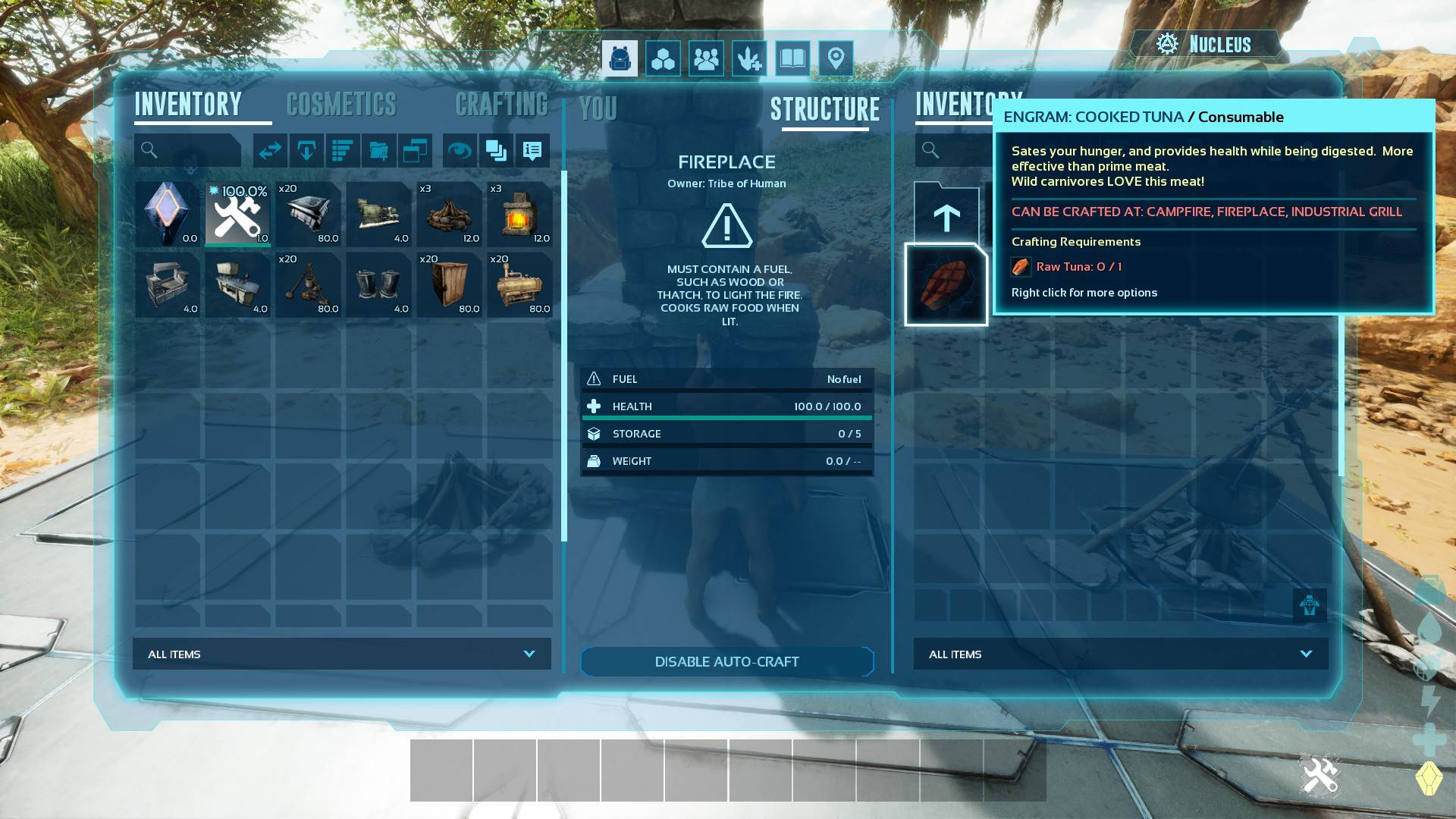Switch to the Cosmetics tab

point(341,105)
